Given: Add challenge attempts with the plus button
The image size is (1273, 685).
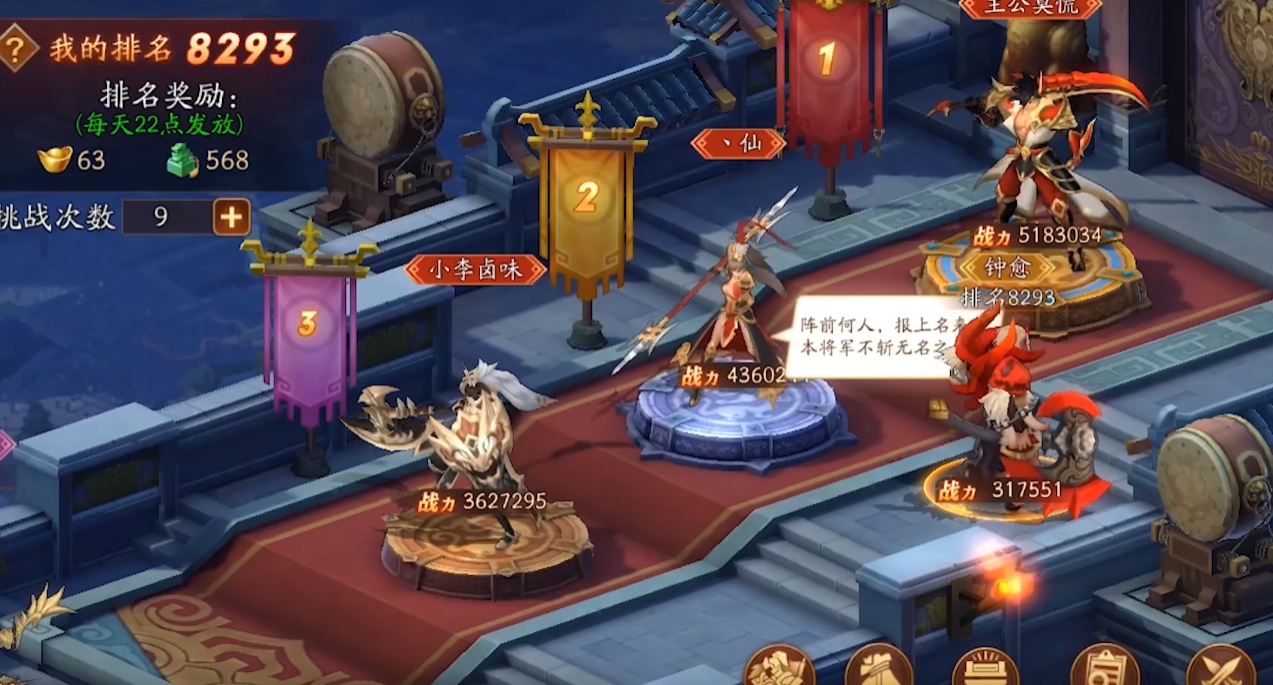Looking at the screenshot, I should coord(231,217).
